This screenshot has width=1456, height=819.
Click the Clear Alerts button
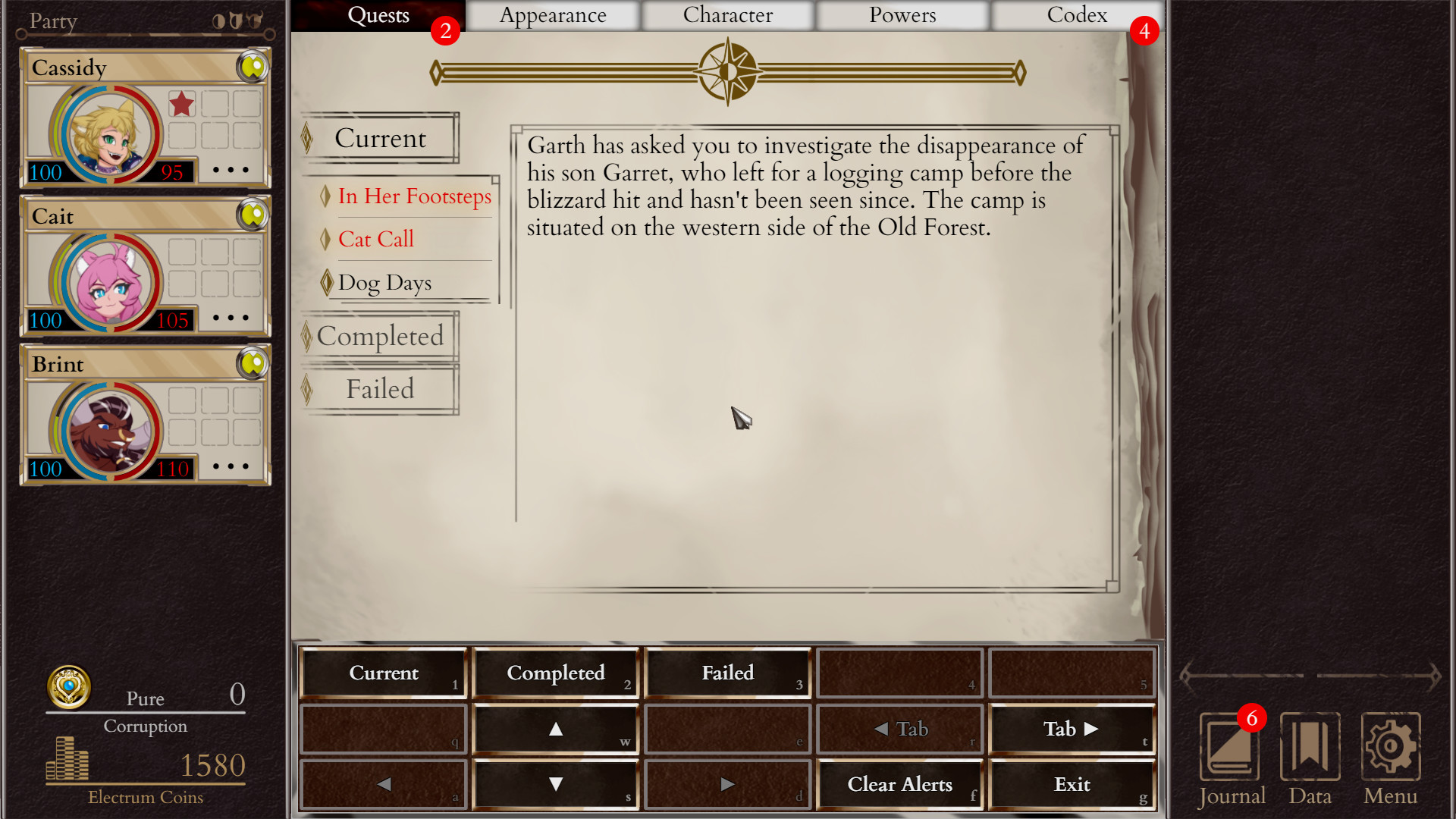(899, 784)
